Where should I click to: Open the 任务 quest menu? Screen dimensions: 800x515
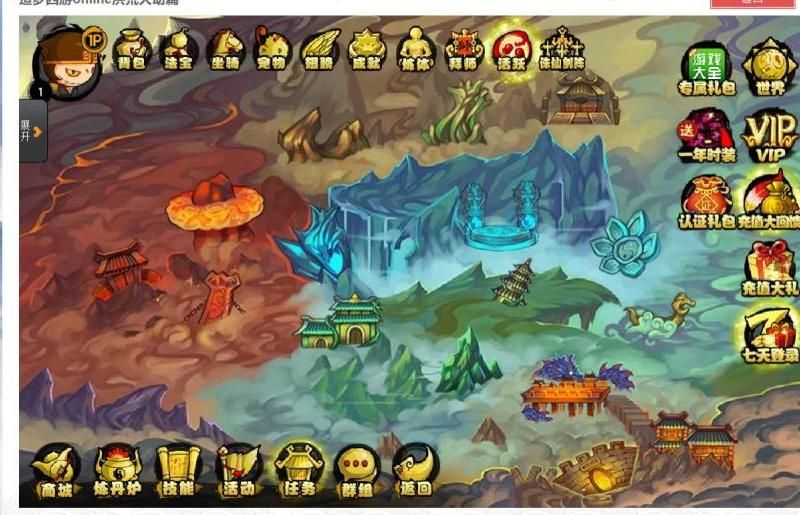coord(299,470)
